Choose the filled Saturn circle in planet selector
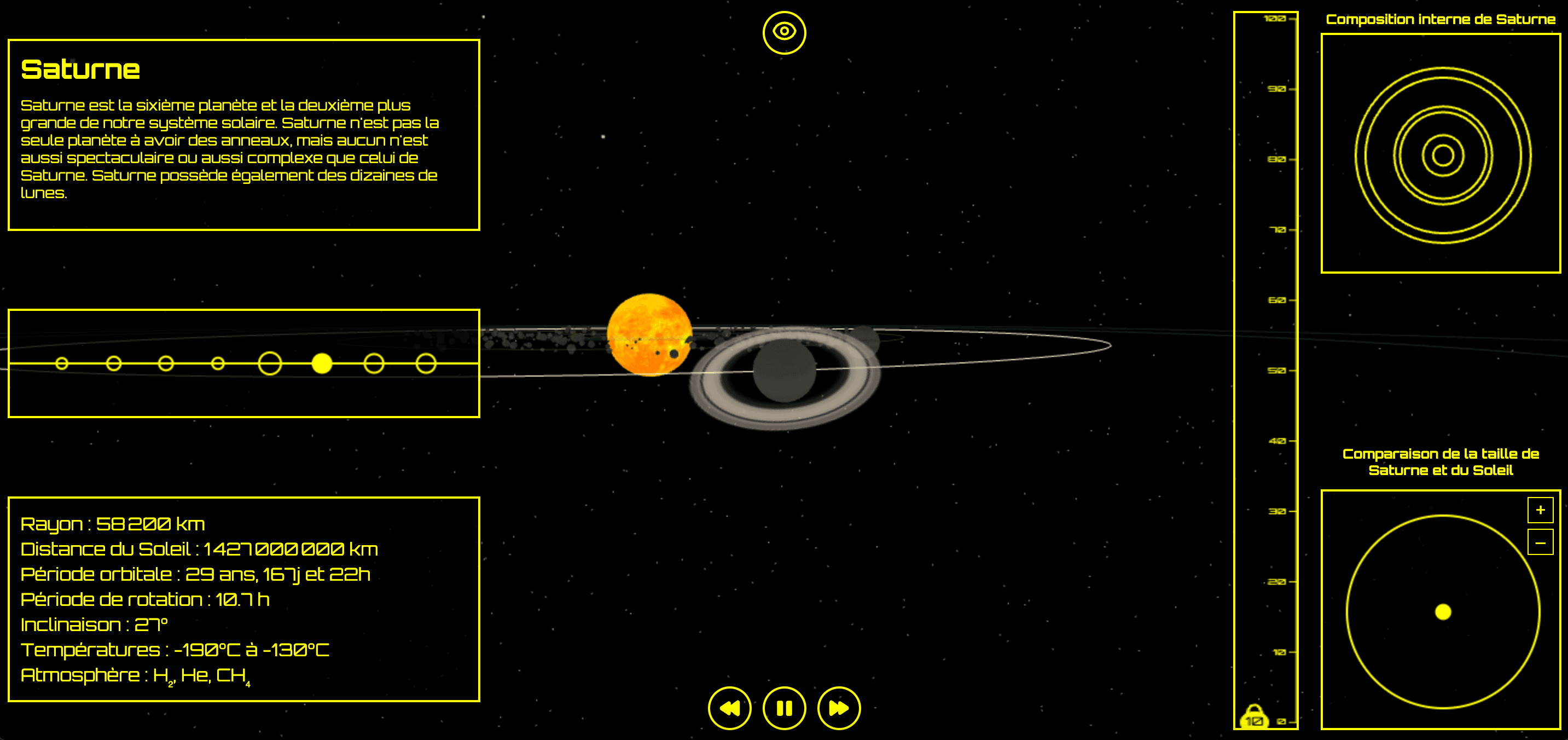1568x740 pixels. 322,363
